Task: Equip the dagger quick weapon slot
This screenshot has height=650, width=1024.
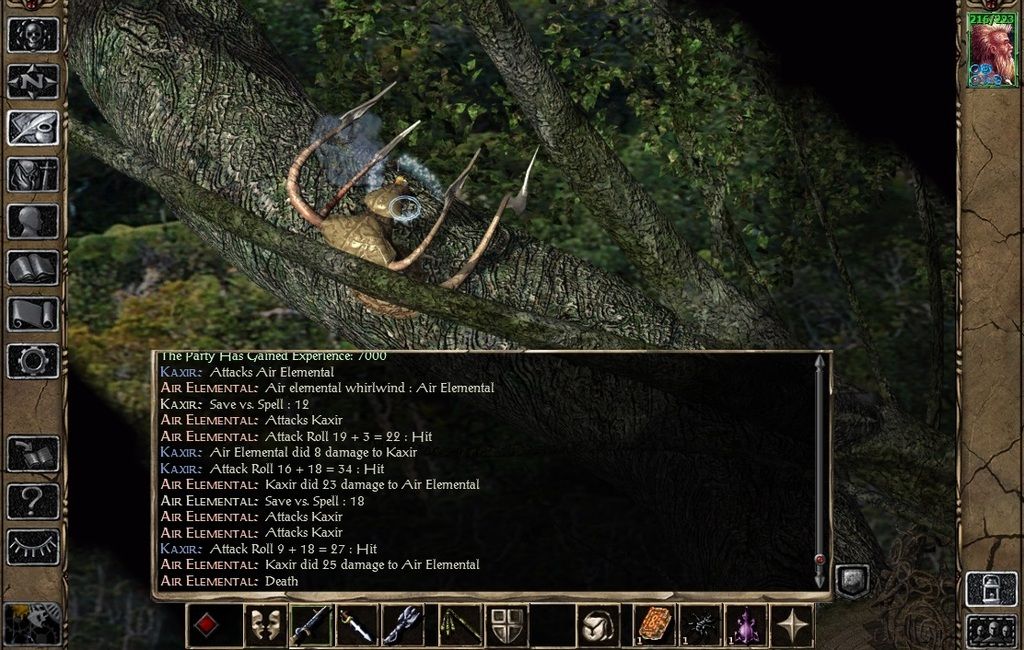Action: [x=357, y=626]
